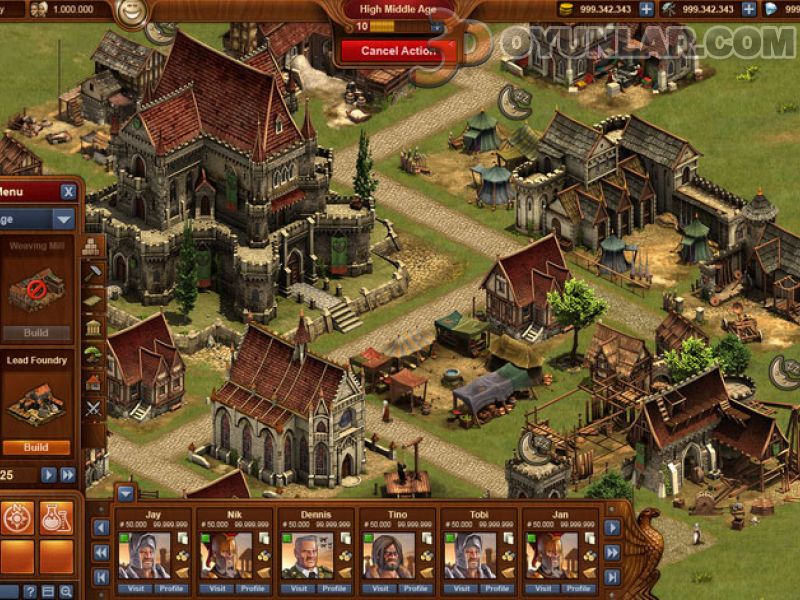Collapse the friends bar with the down arrow
The height and width of the screenshot is (600, 800).
coord(126,492)
